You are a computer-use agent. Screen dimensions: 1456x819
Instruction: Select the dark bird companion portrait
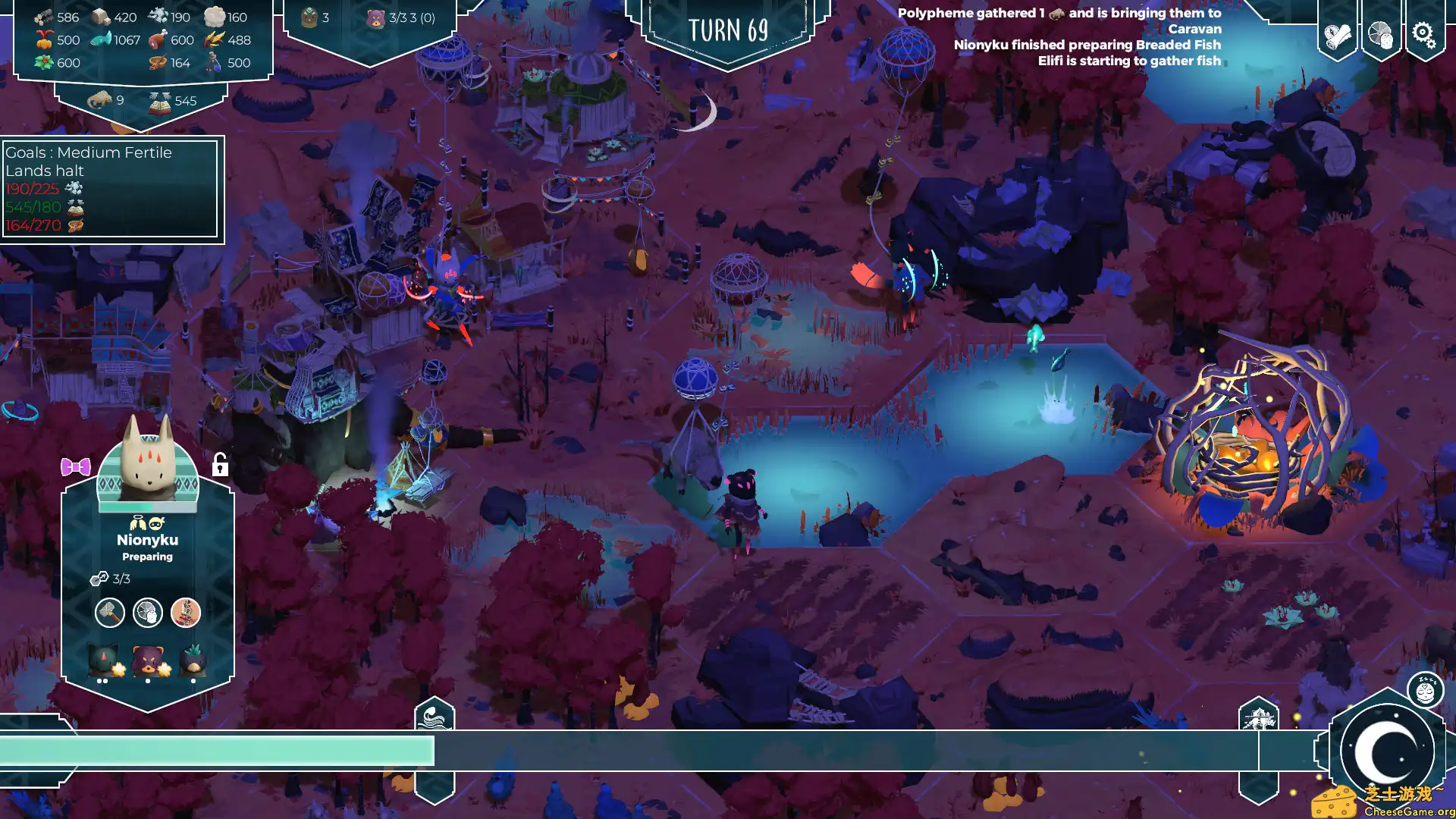click(193, 661)
